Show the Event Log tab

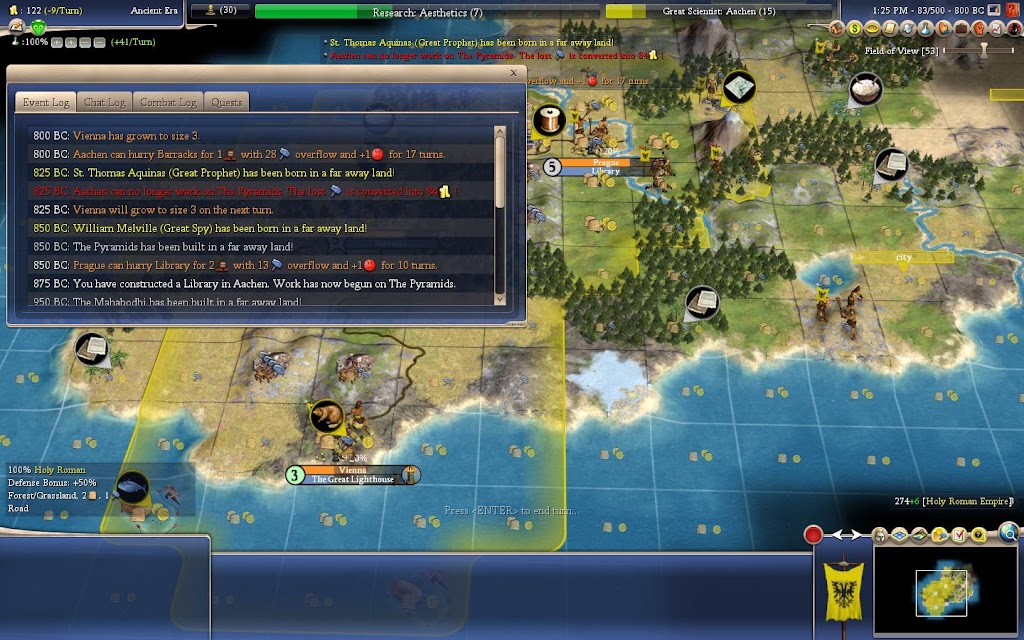45,102
